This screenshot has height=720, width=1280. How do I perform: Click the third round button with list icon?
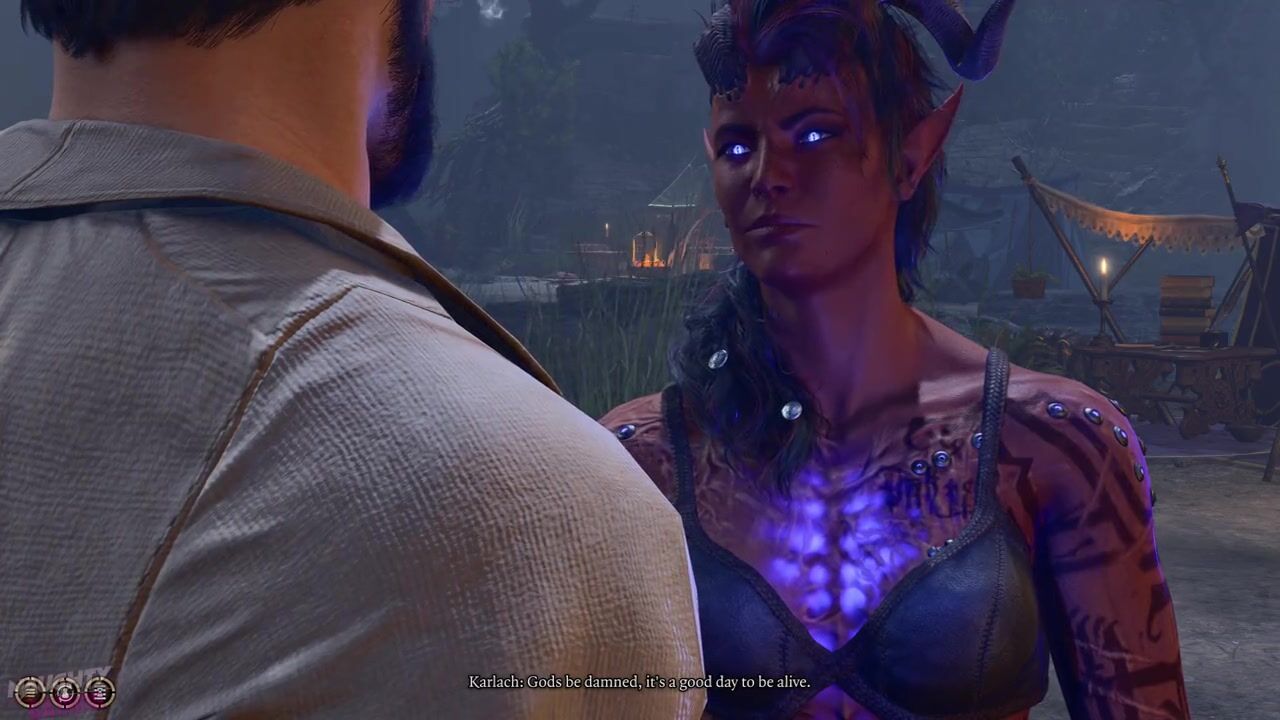(99, 691)
